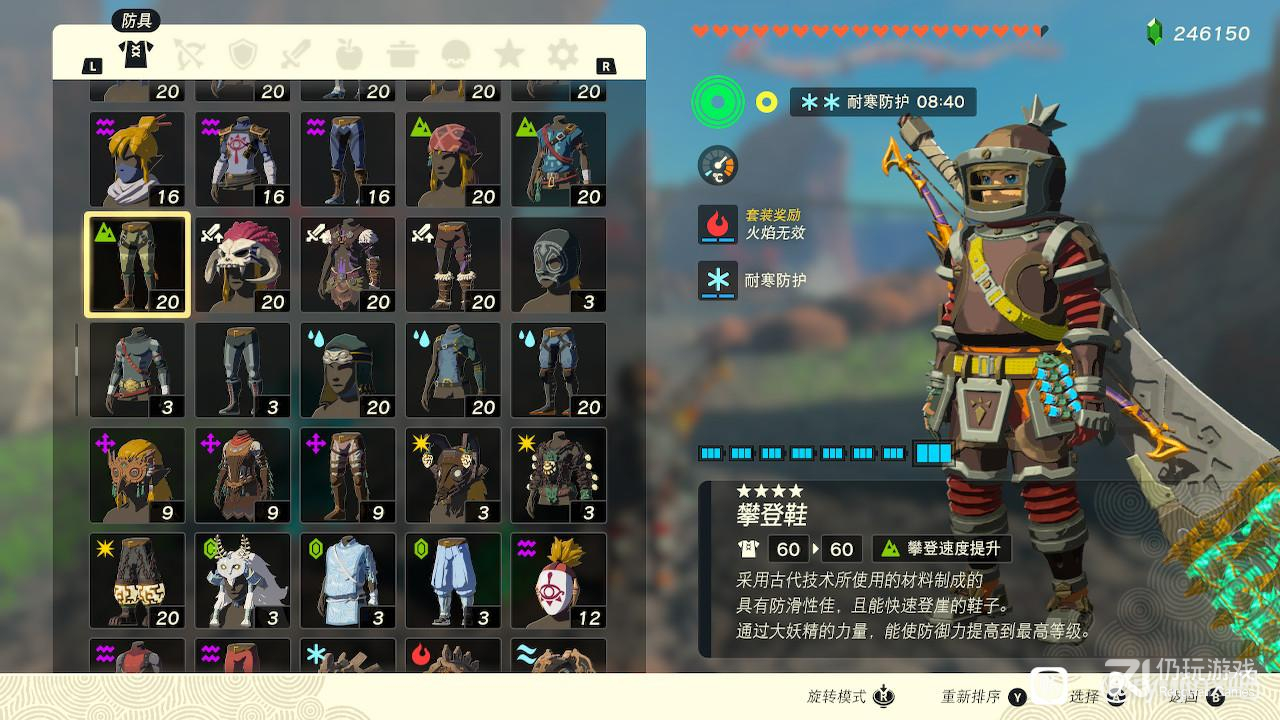Choose the horned skull helmet with pink hair

coord(243,265)
